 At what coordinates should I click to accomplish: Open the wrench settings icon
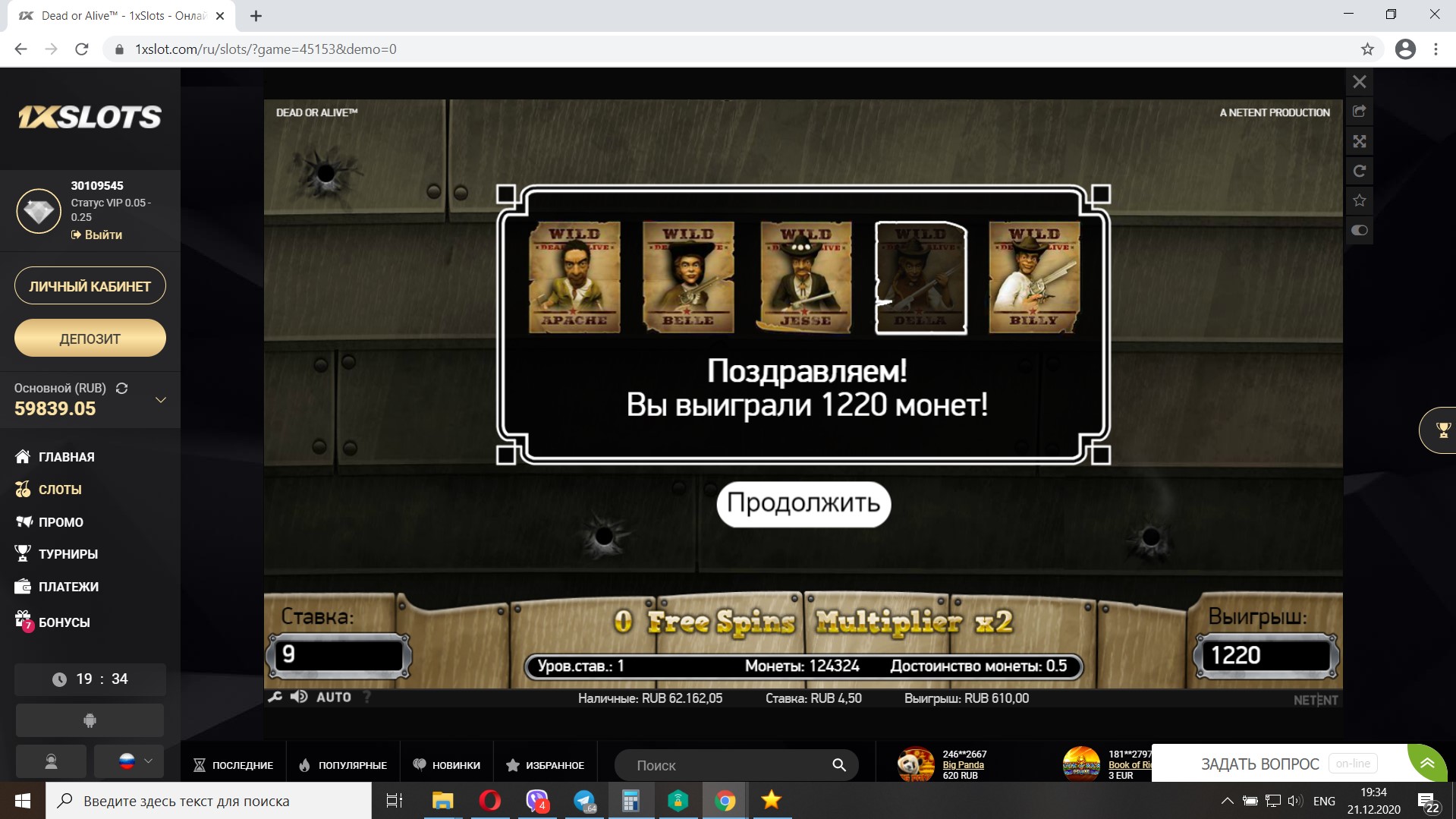tap(275, 697)
